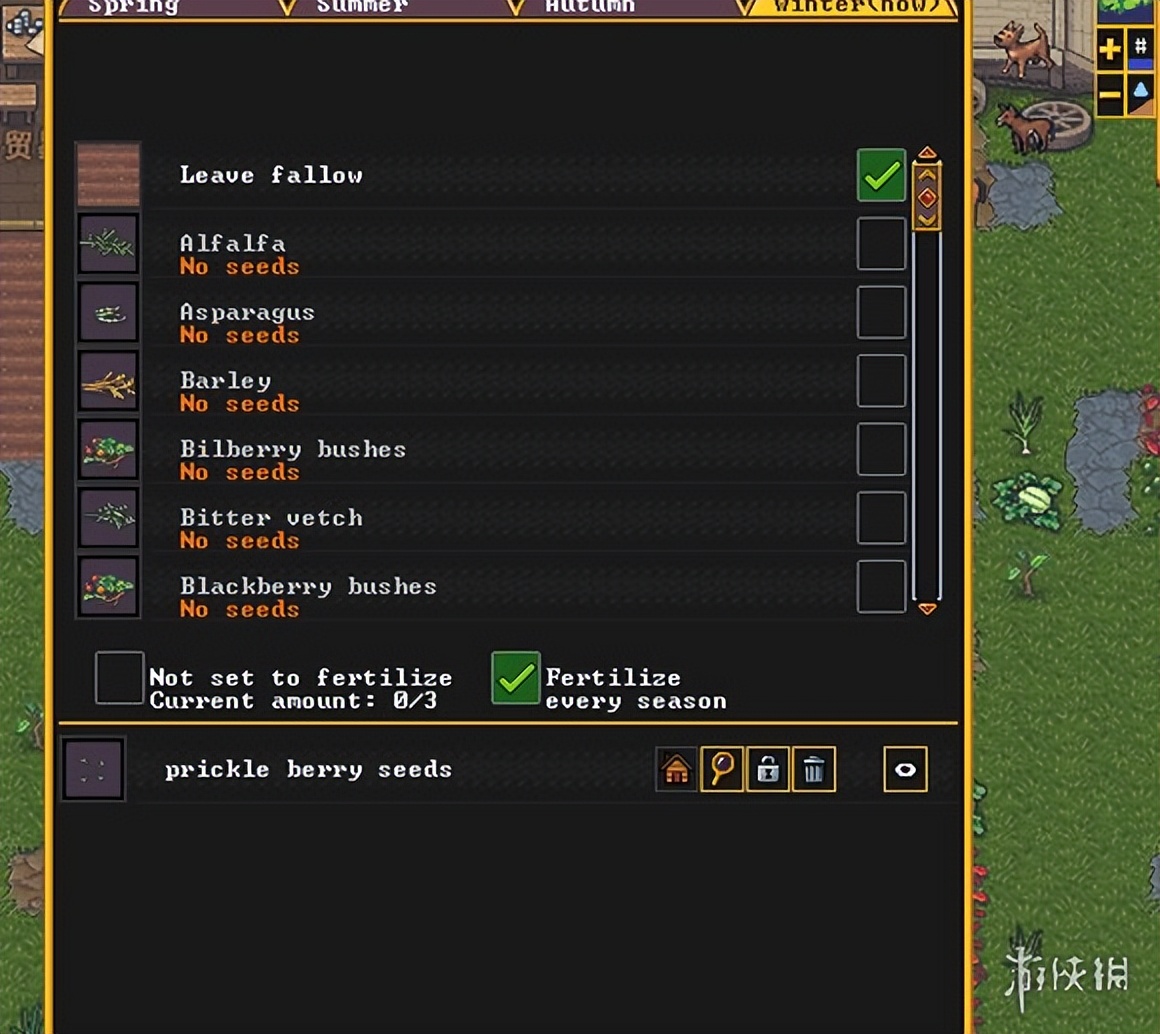
Task: Enable the Barley crop checkbox
Action: (881, 381)
